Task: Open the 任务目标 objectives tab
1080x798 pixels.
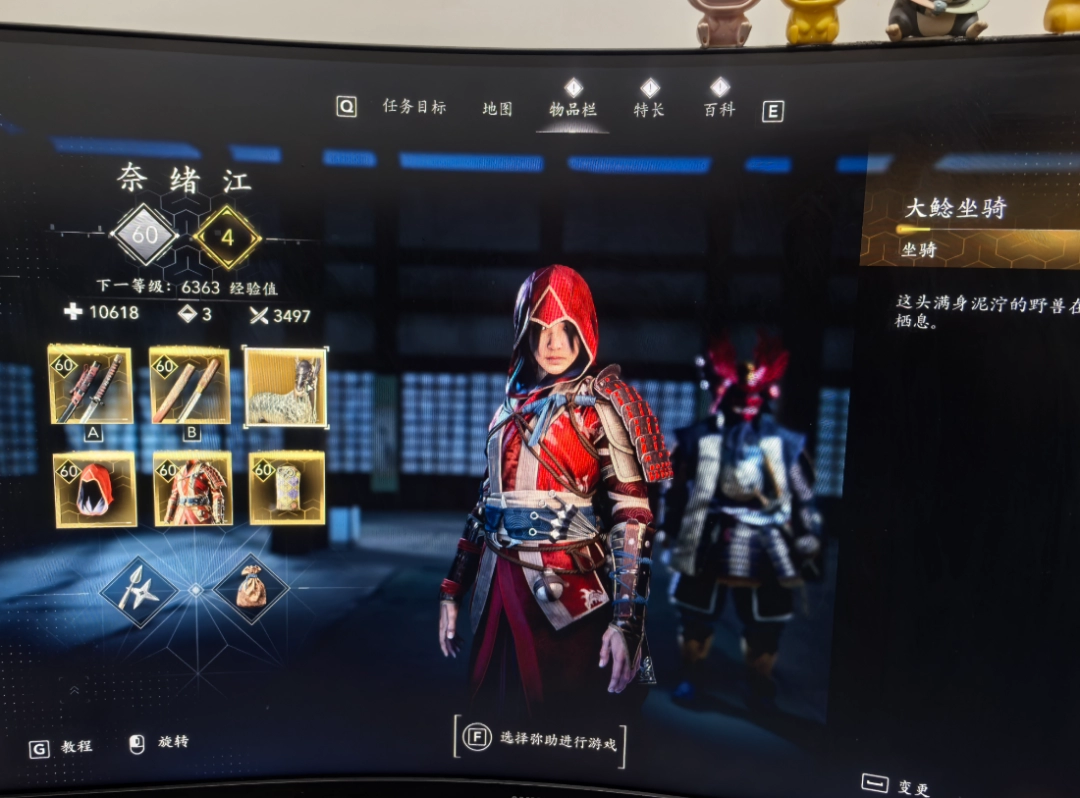Action: point(414,106)
